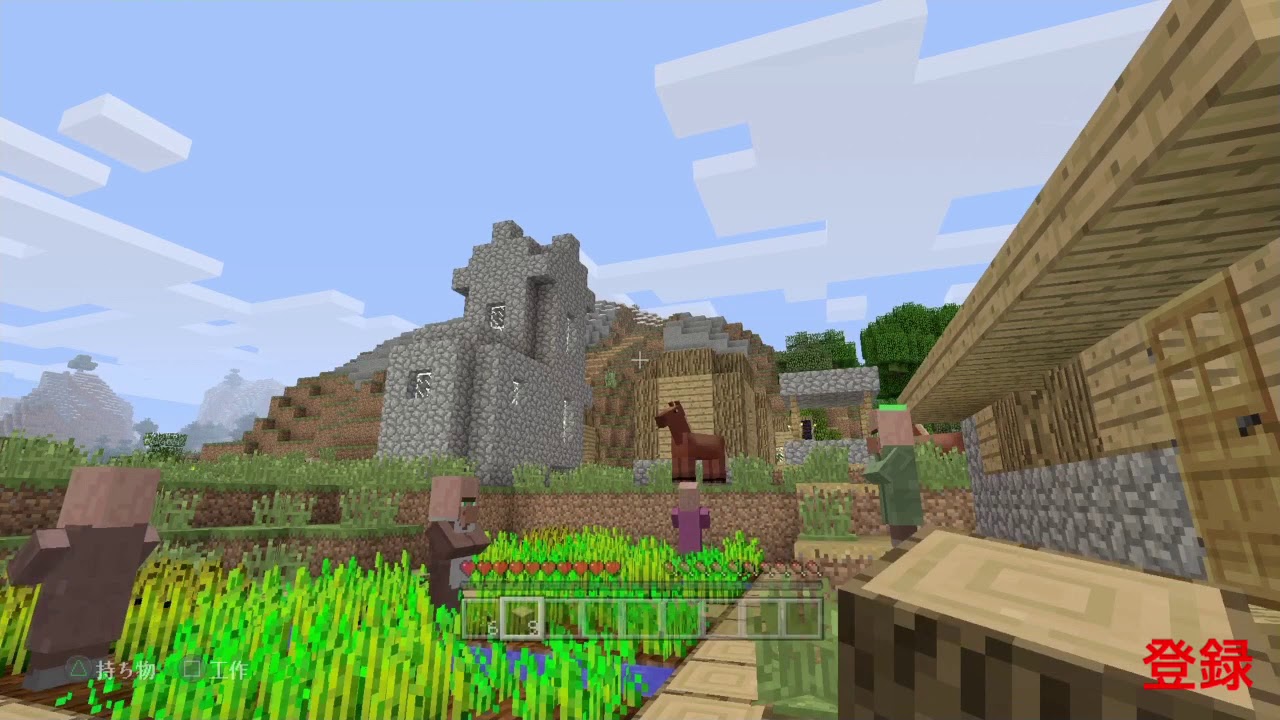
Task: Click the crosshair at screen center
Action: [x=638, y=360]
